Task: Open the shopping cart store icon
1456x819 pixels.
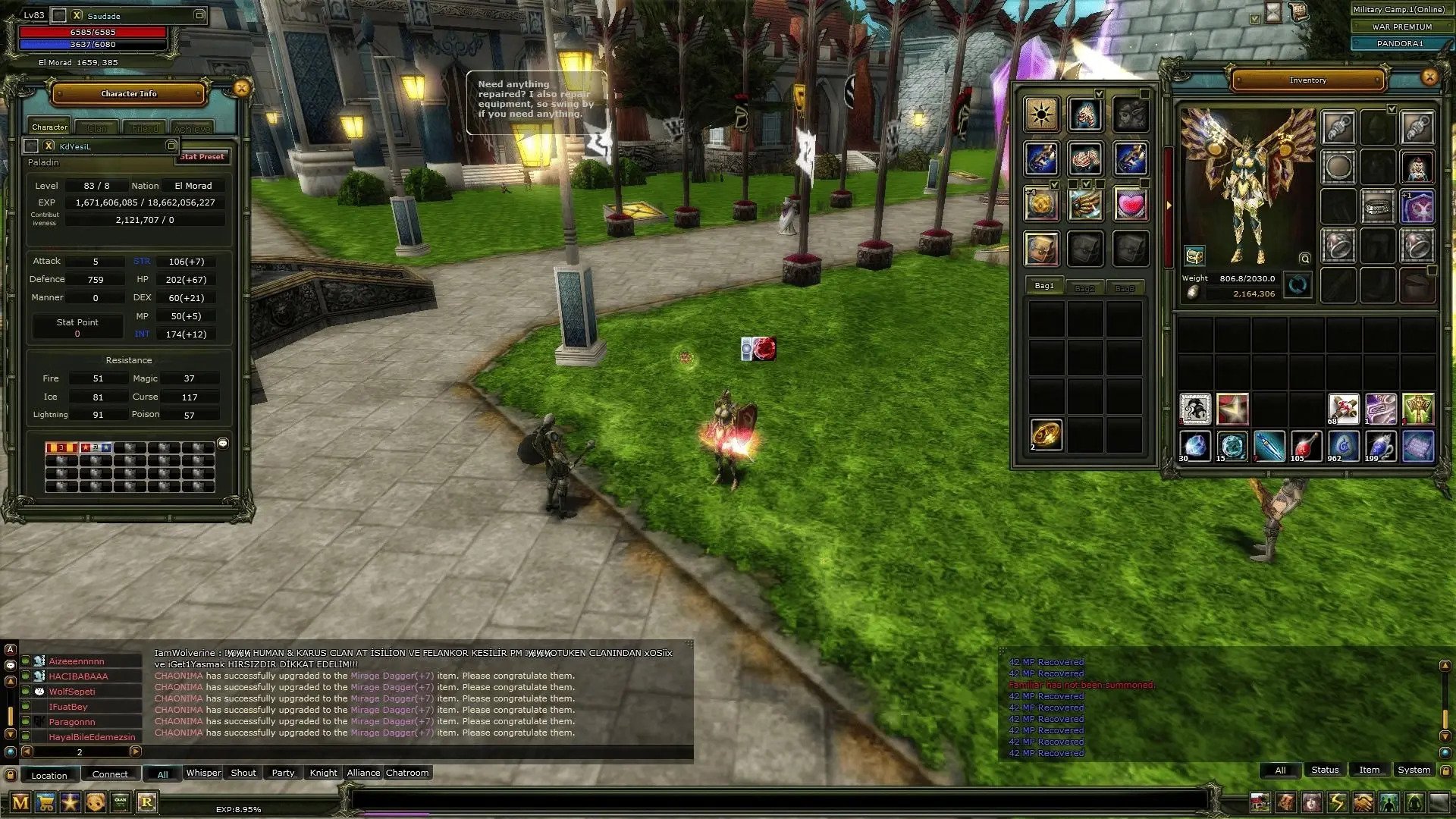Action: (45, 802)
